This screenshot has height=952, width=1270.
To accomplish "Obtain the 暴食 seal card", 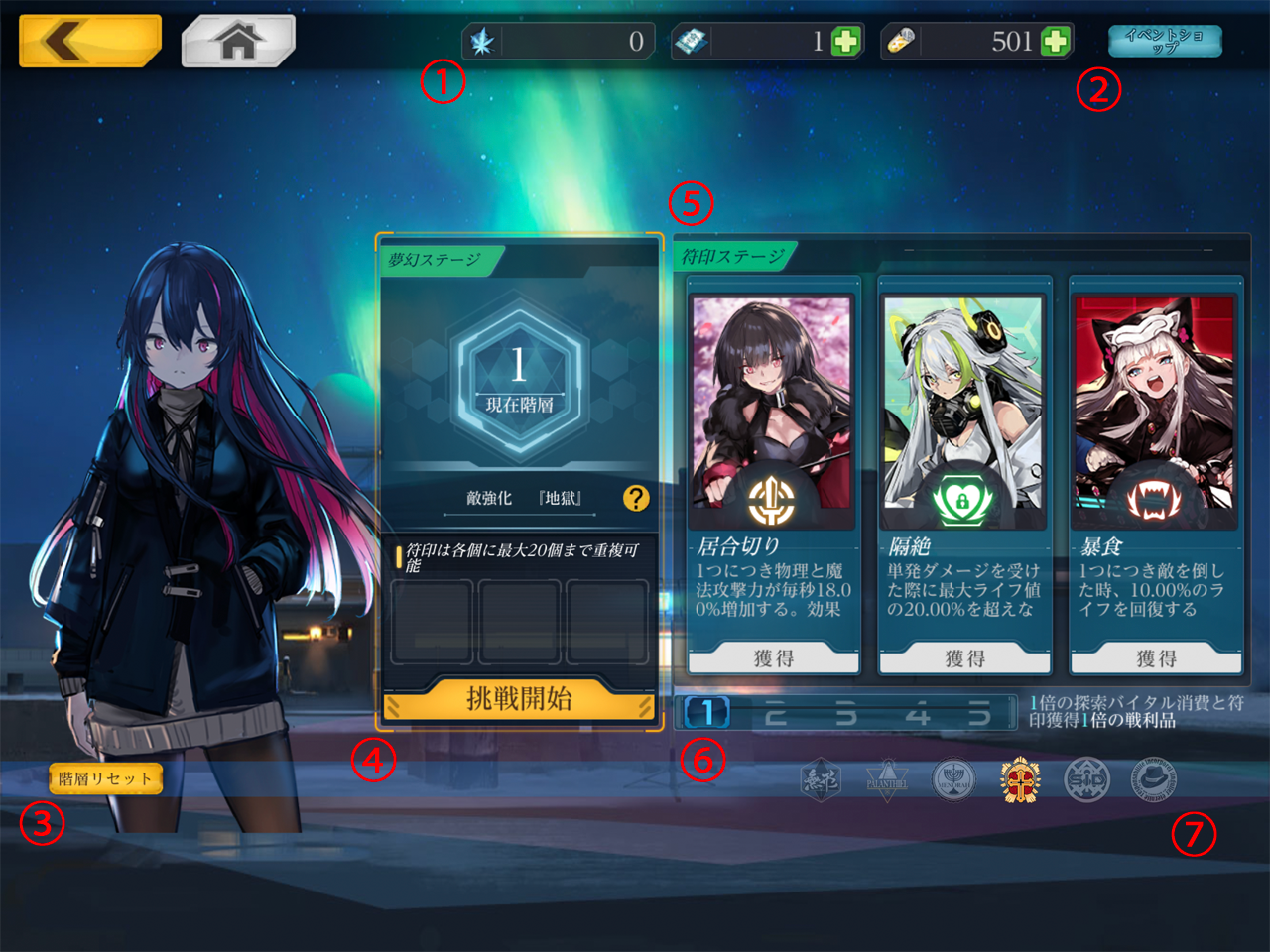I will point(1156,658).
